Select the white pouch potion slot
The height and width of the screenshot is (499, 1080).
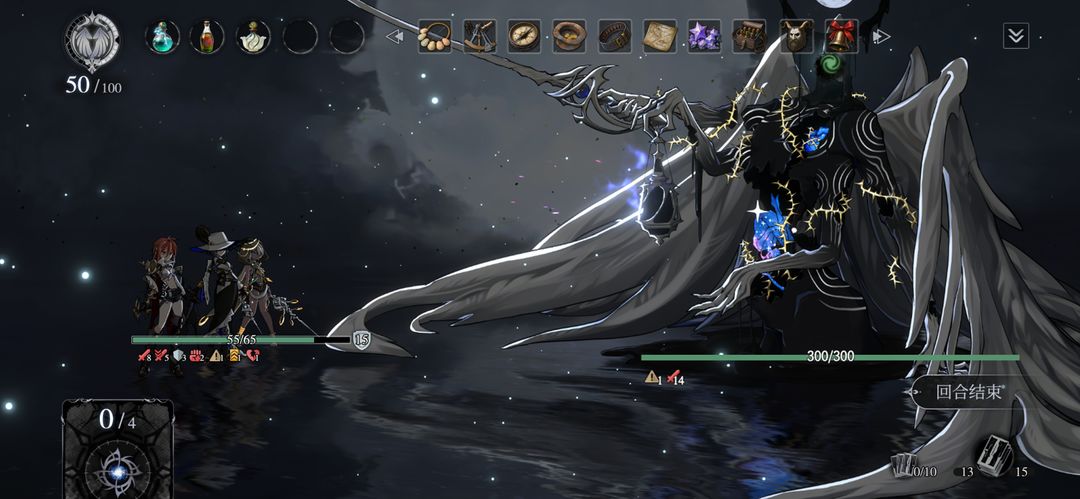pos(253,37)
